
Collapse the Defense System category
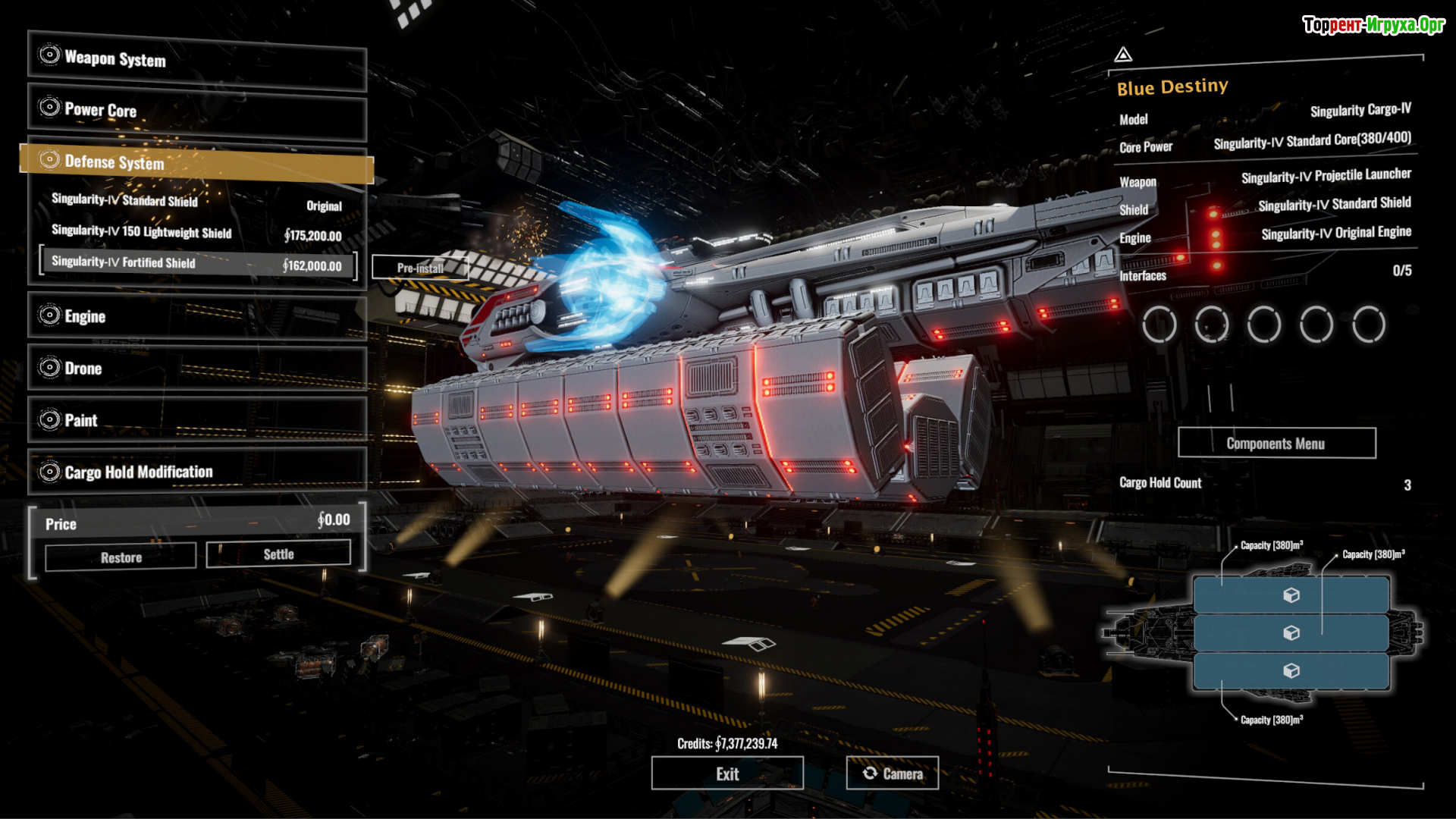(x=197, y=162)
